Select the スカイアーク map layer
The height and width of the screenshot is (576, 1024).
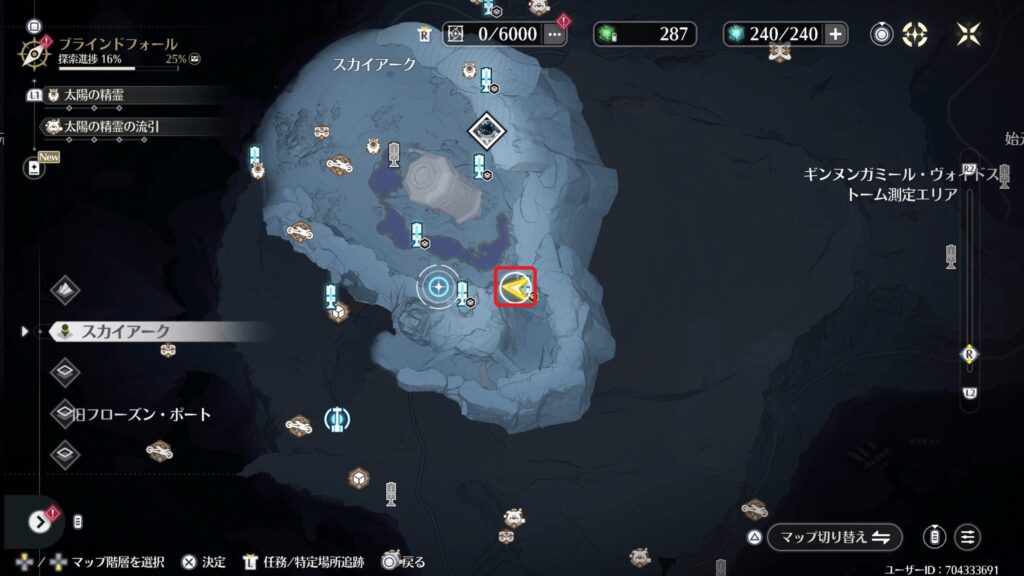125,331
